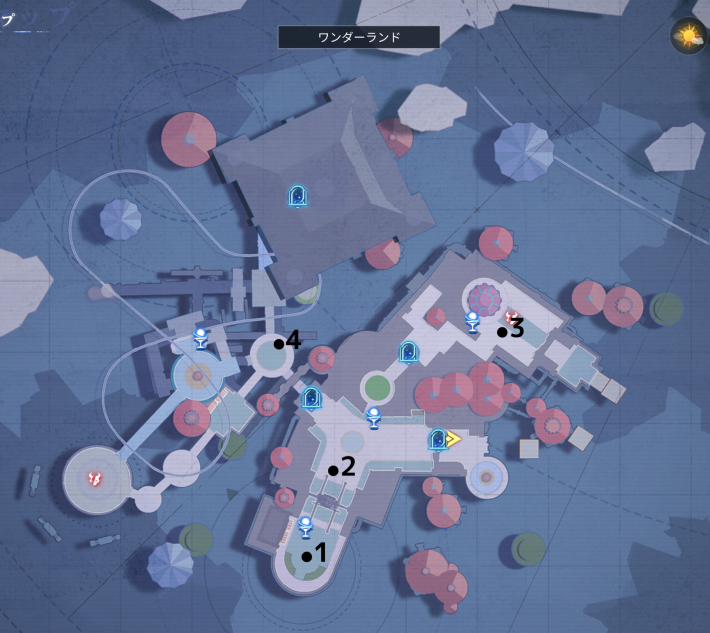This screenshot has height=633, width=710.
Task: Click the numbered point 2 dot
Action: 333,470
